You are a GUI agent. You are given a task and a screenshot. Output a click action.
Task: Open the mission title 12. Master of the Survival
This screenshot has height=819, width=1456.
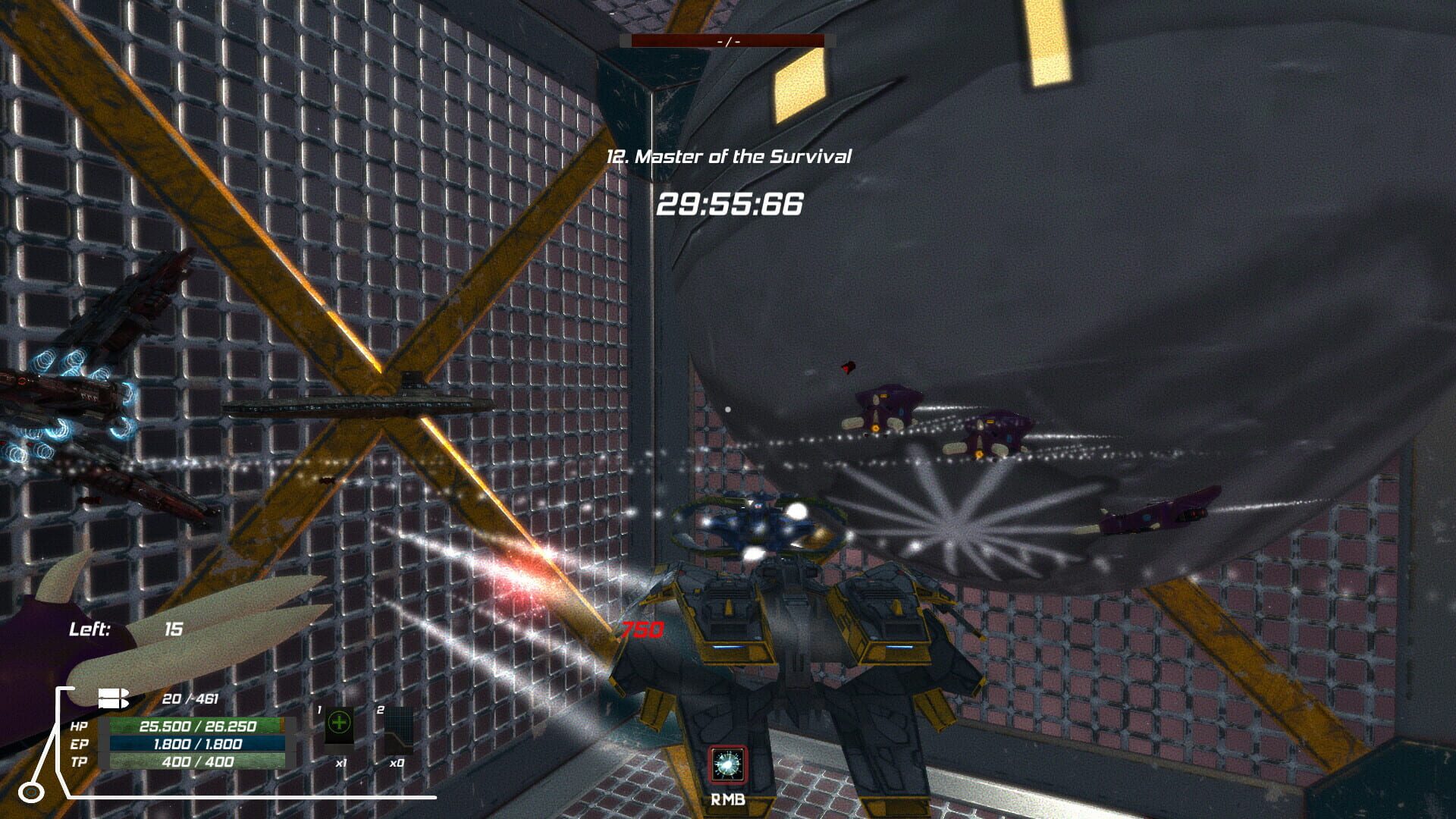pyautogui.click(x=730, y=156)
